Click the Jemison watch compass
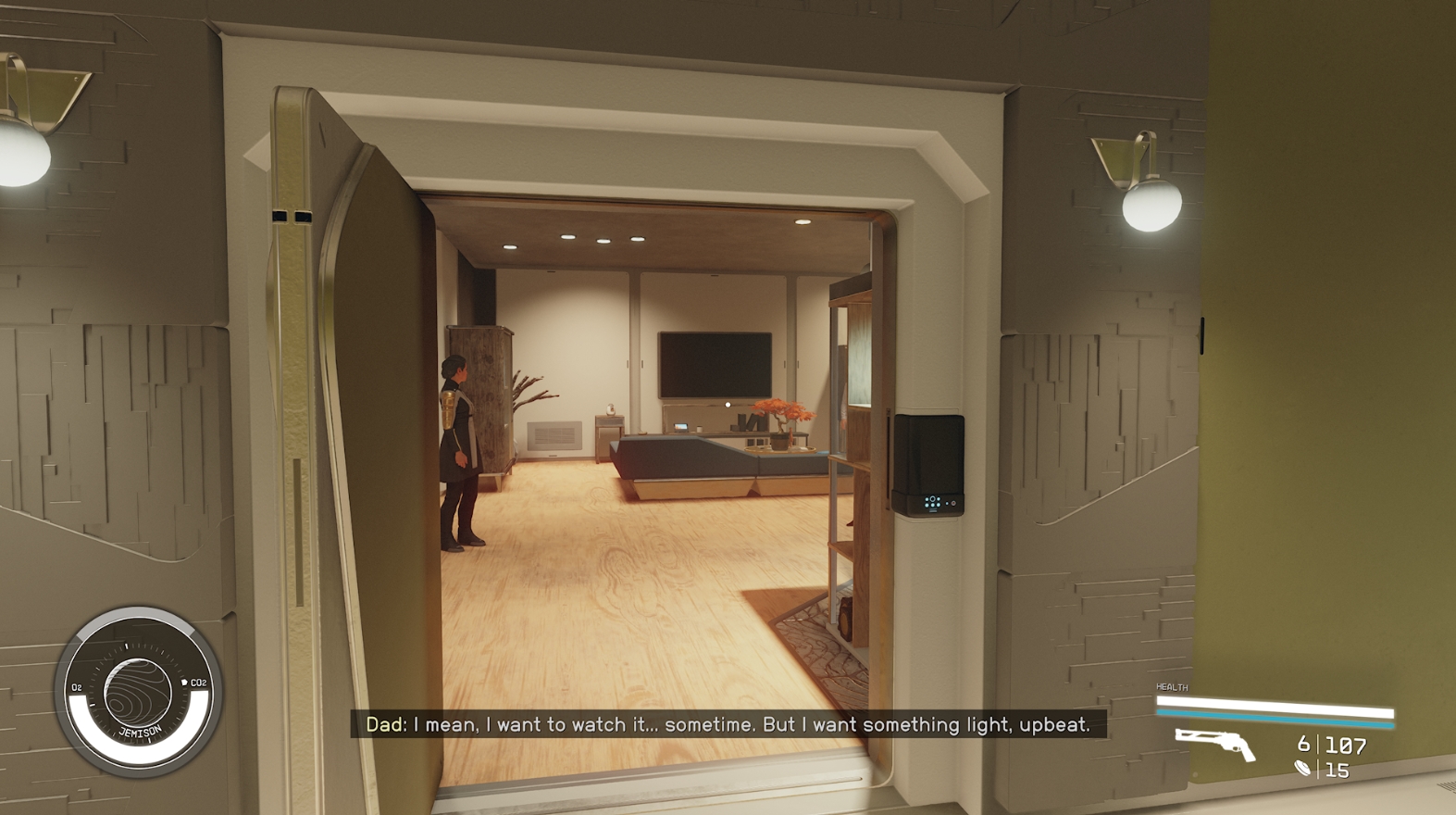 pos(139,693)
